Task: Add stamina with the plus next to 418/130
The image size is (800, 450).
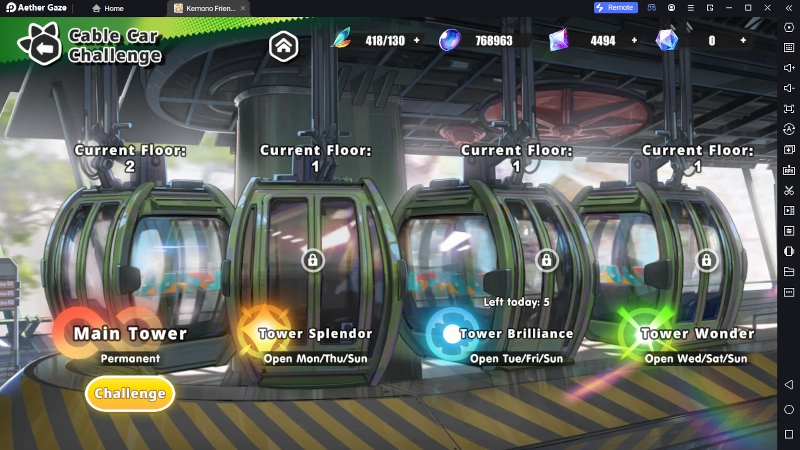Action: (x=416, y=41)
